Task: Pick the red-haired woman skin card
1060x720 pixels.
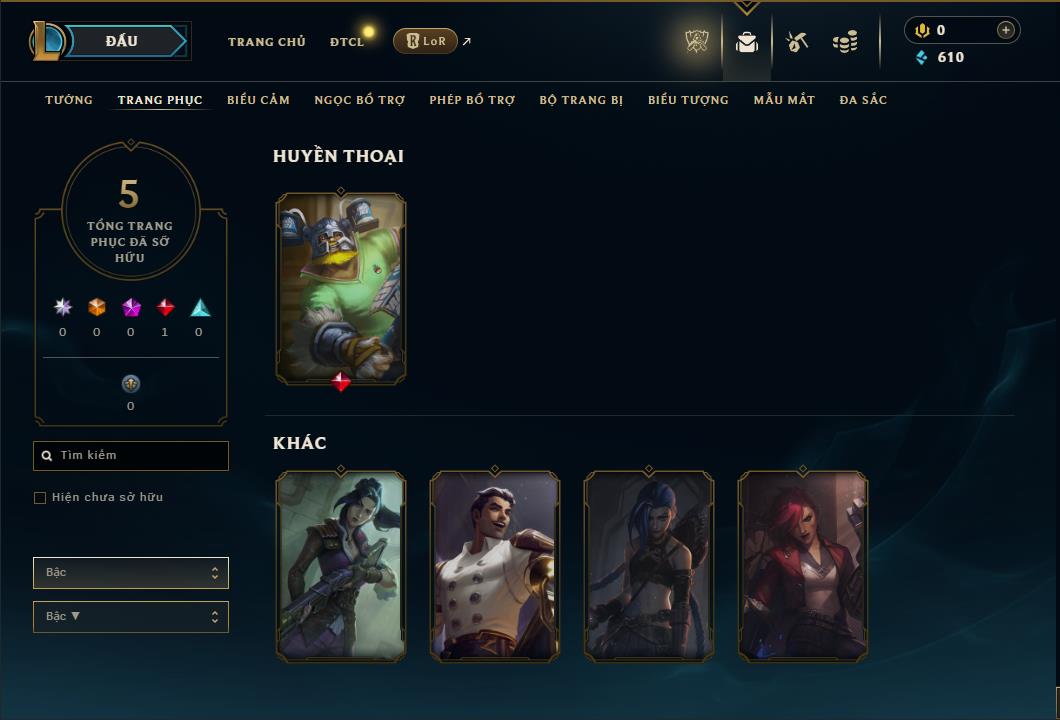Action: point(803,566)
